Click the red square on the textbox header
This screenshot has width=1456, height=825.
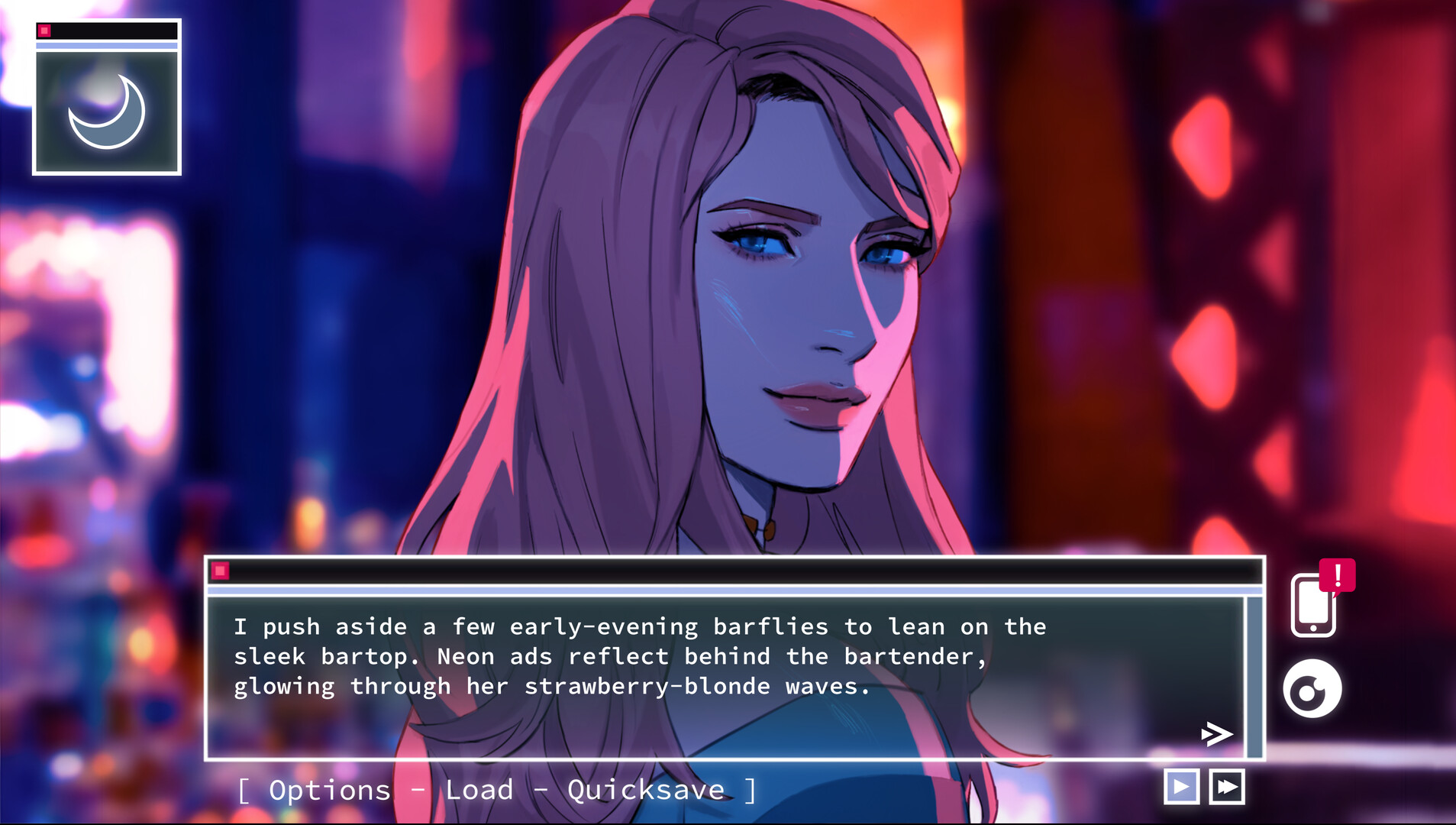[x=220, y=568]
